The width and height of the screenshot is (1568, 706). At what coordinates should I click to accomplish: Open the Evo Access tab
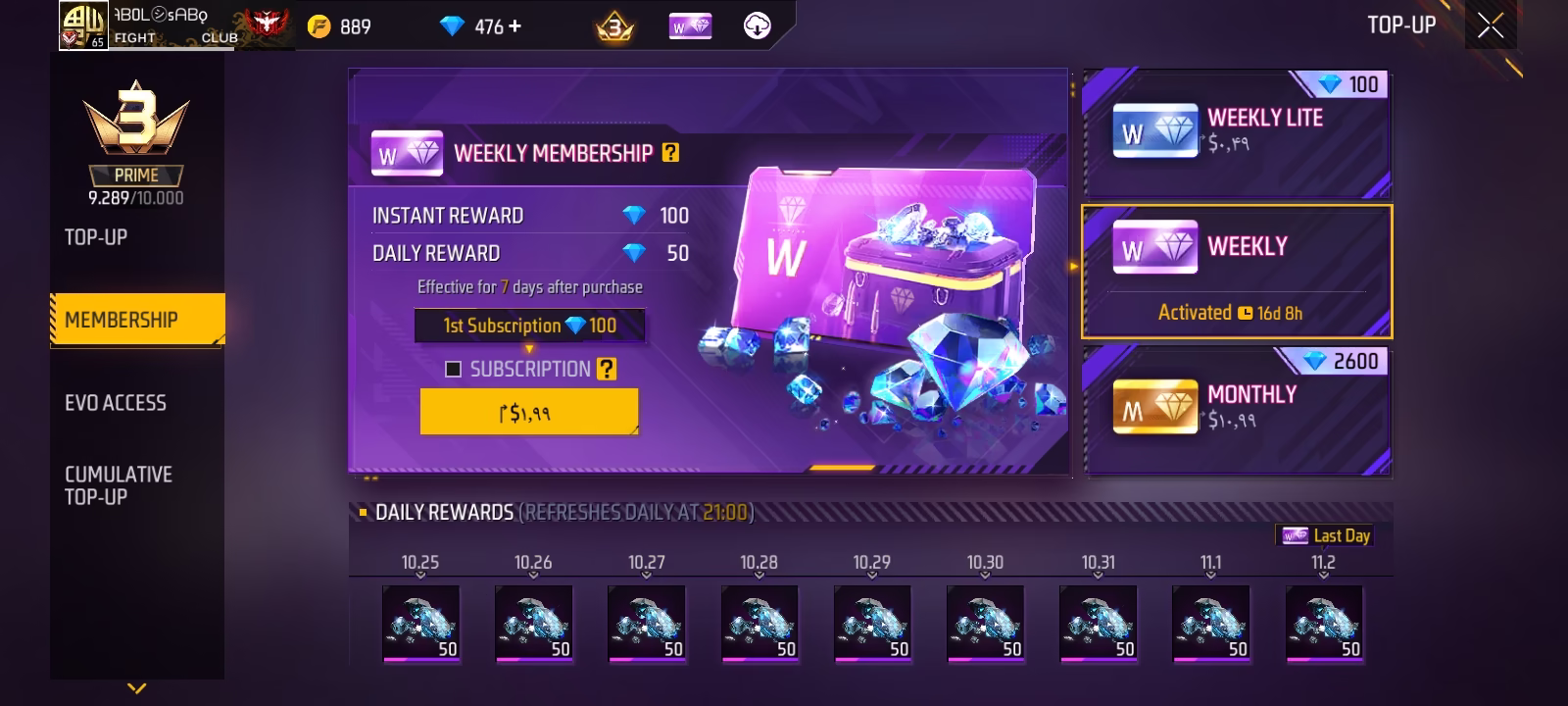click(116, 402)
